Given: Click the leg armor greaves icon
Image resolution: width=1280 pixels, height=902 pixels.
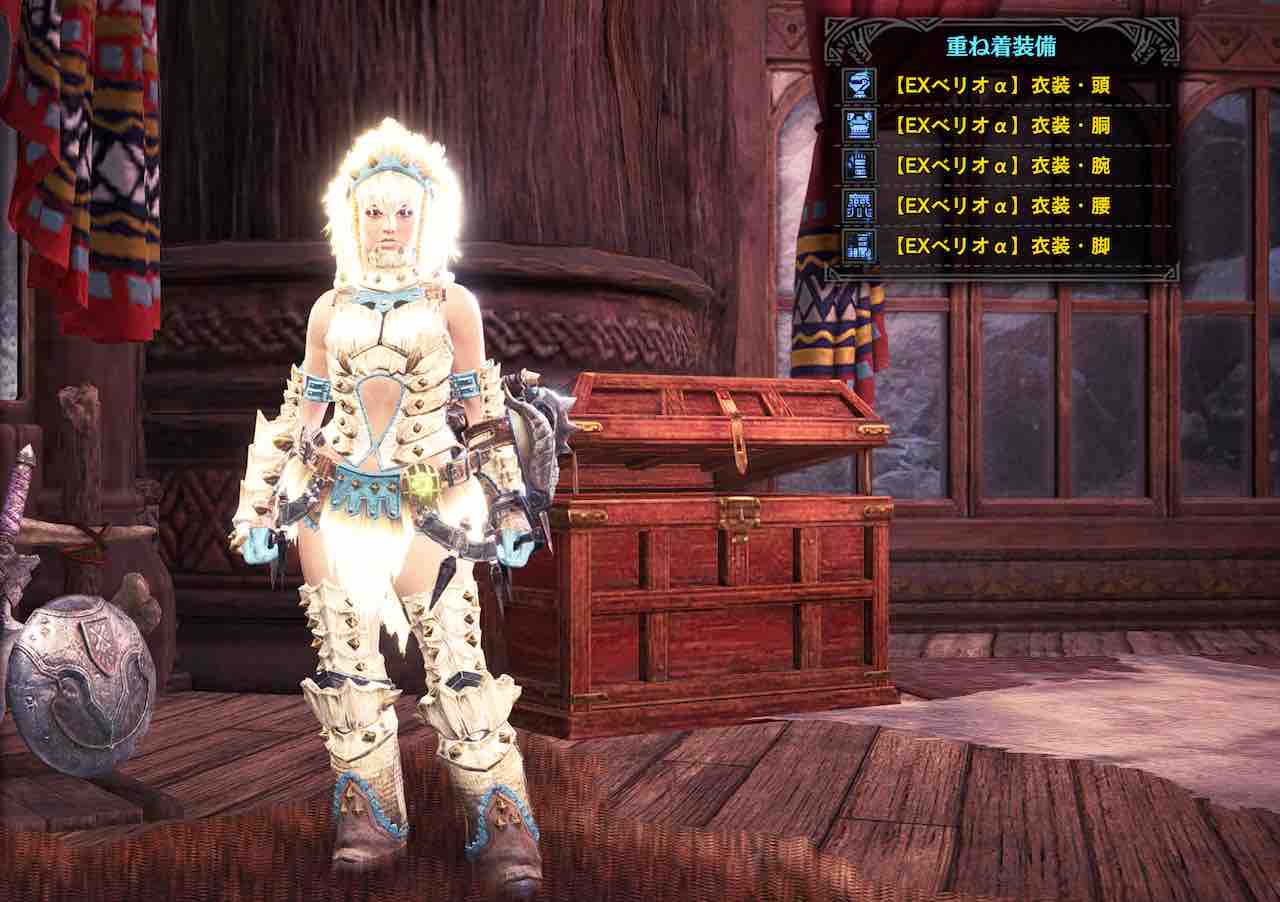Looking at the screenshot, I should 859,246.
